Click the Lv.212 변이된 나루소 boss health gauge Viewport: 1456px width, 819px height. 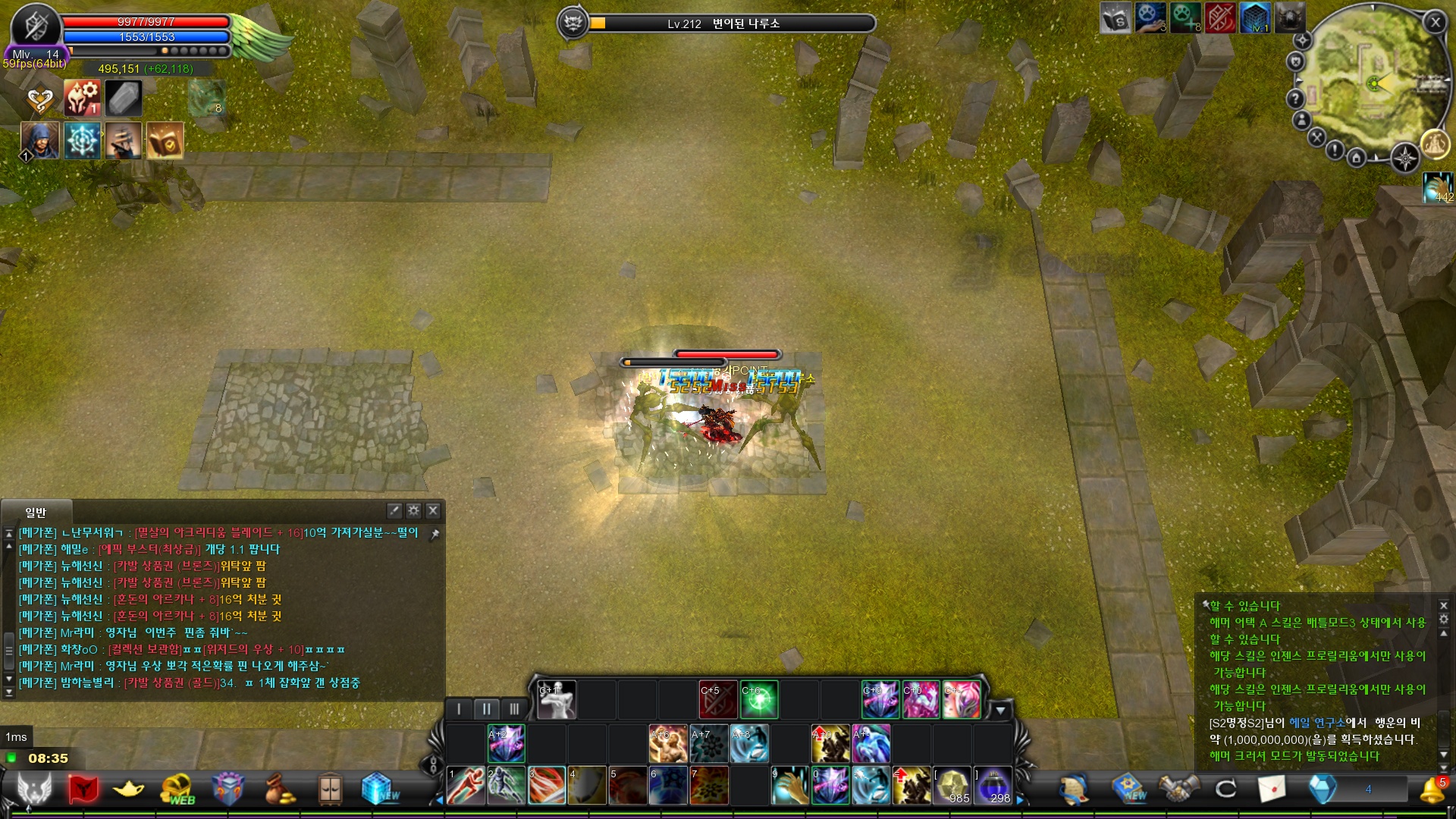(x=728, y=24)
